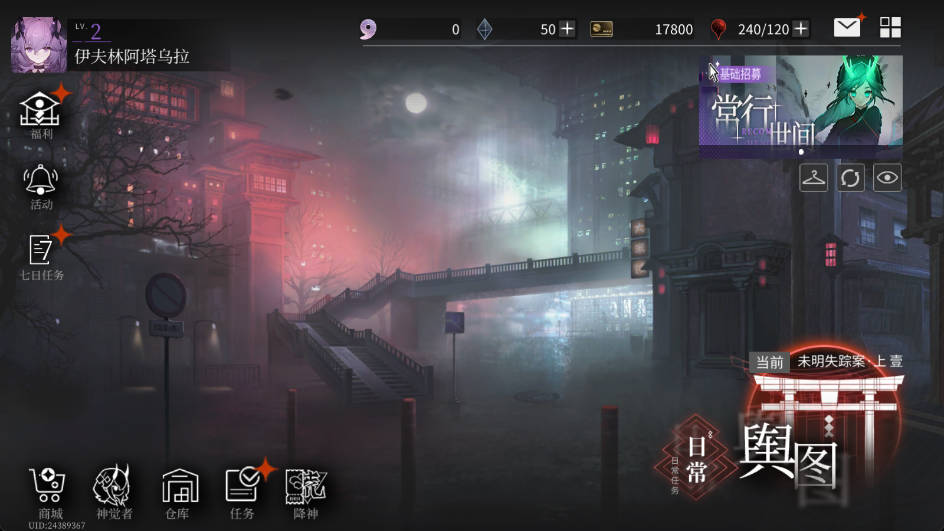This screenshot has height=531, width=944.
Task: Open the clothes hanger outfit button
Action: 814,178
